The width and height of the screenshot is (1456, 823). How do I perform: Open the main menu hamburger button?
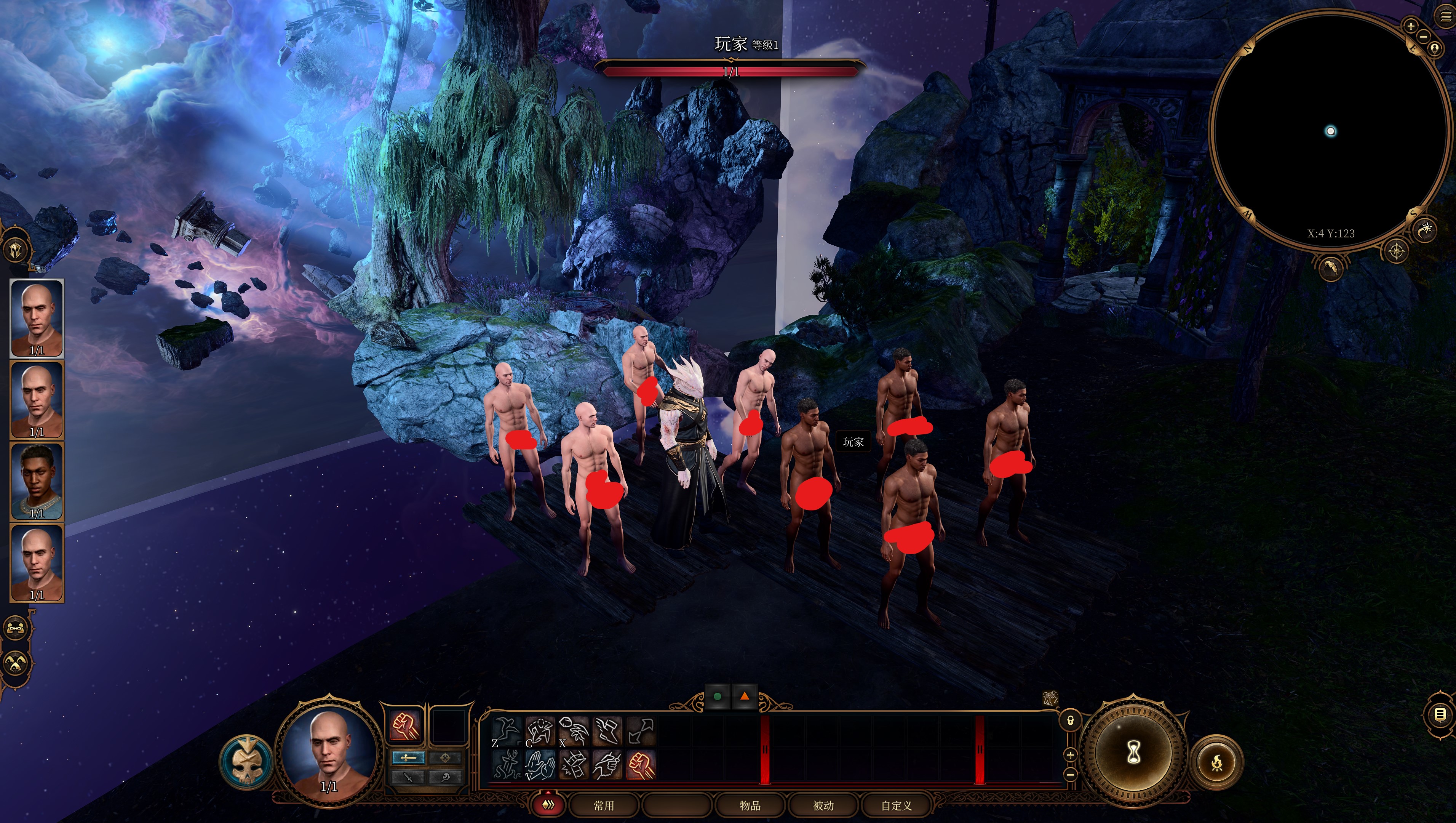(1445, 16)
